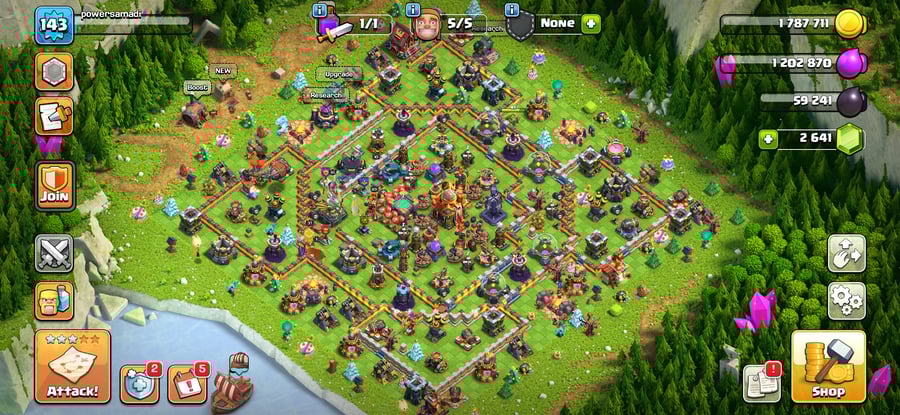This screenshot has height=415, width=900.
Task: Open the hexagon button under the level badge
Action: [54, 71]
